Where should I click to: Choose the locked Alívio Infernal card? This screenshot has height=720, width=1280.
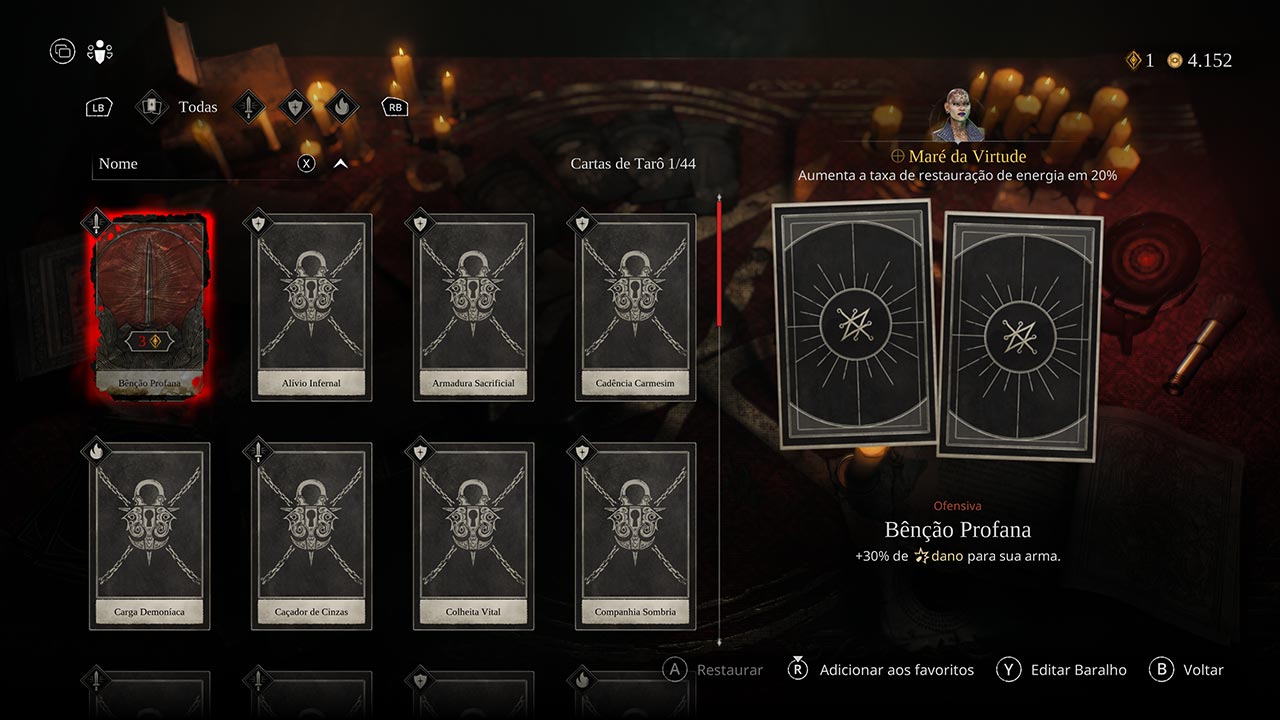pyautogui.click(x=311, y=306)
